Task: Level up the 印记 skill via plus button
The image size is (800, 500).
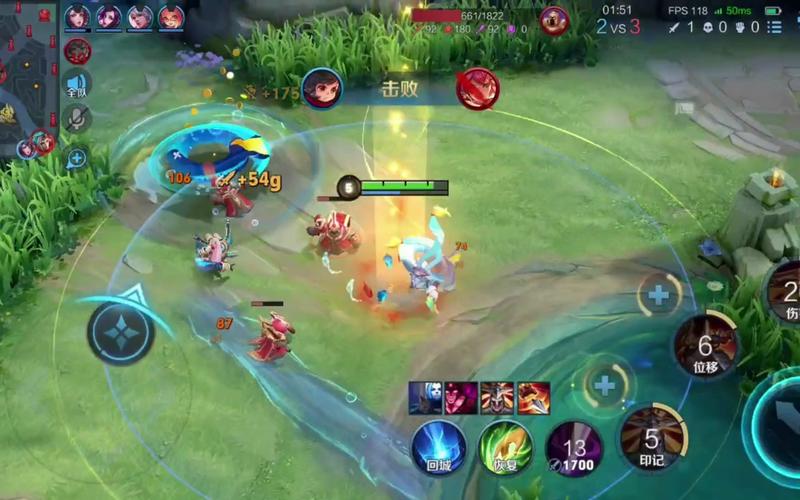Action: pyautogui.click(x=605, y=384)
